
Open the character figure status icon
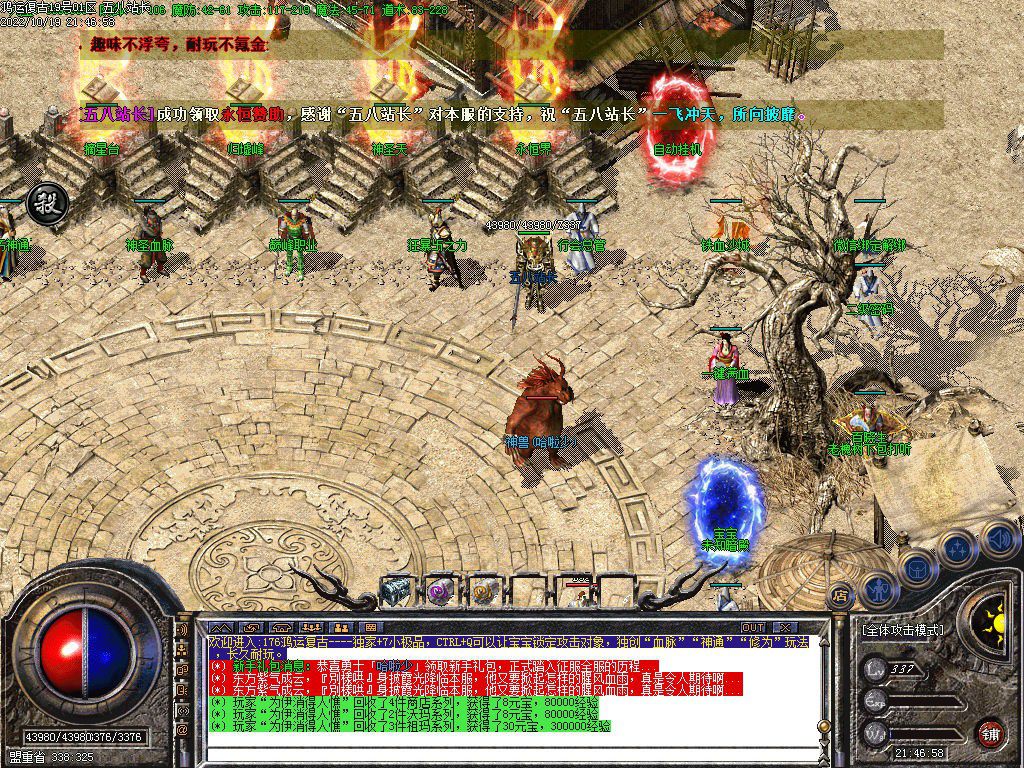click(877, 590)
